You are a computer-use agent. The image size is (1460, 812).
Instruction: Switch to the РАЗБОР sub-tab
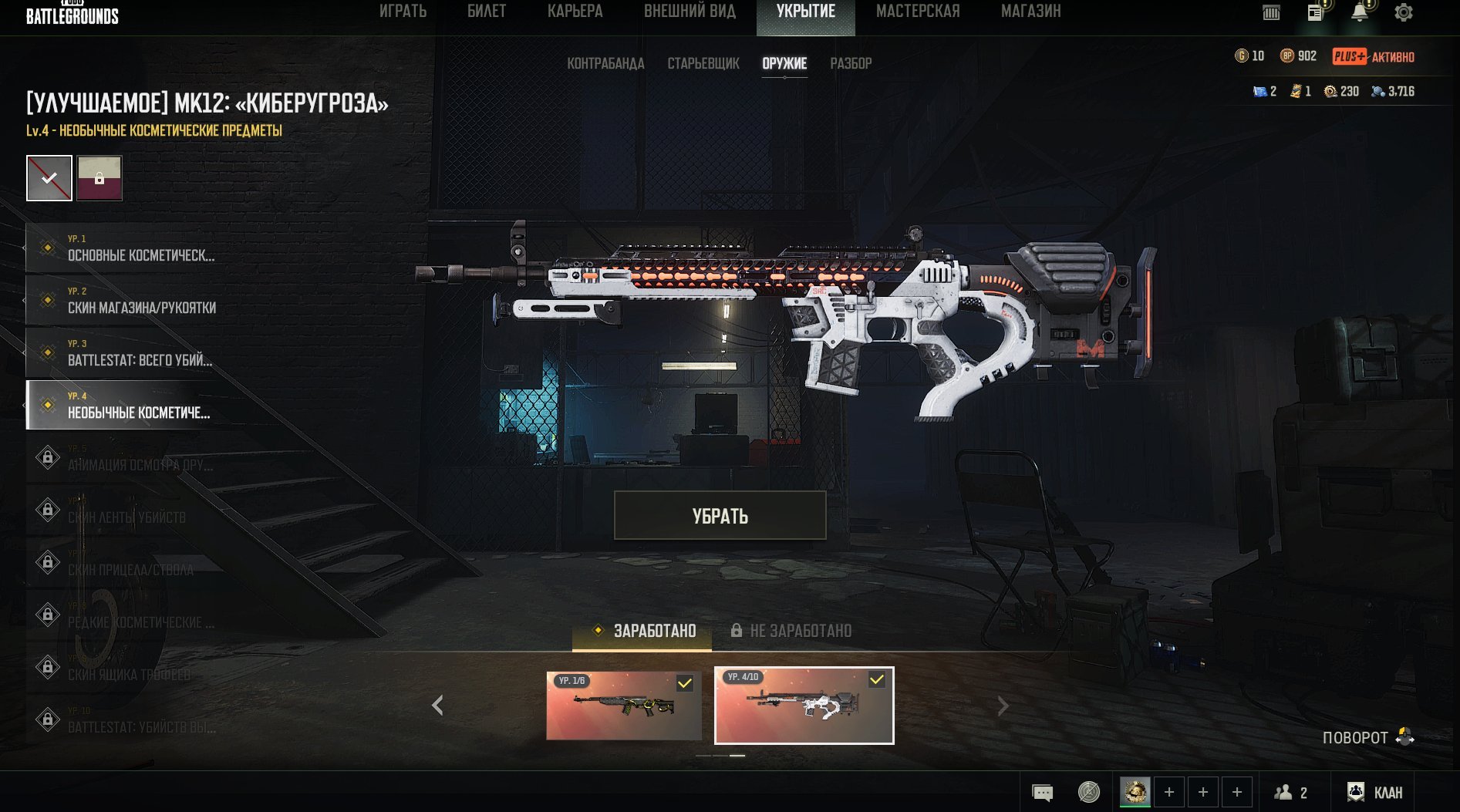[x=851, y=64]
